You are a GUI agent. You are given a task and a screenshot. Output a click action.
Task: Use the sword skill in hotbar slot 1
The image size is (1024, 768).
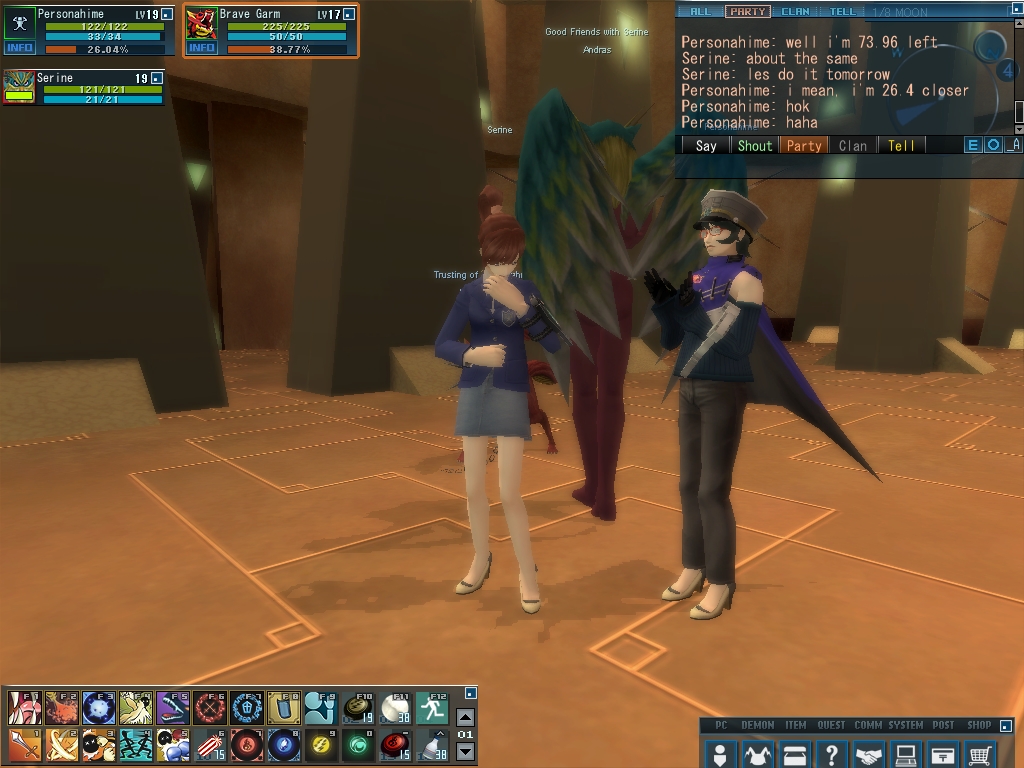pos(24,745)
